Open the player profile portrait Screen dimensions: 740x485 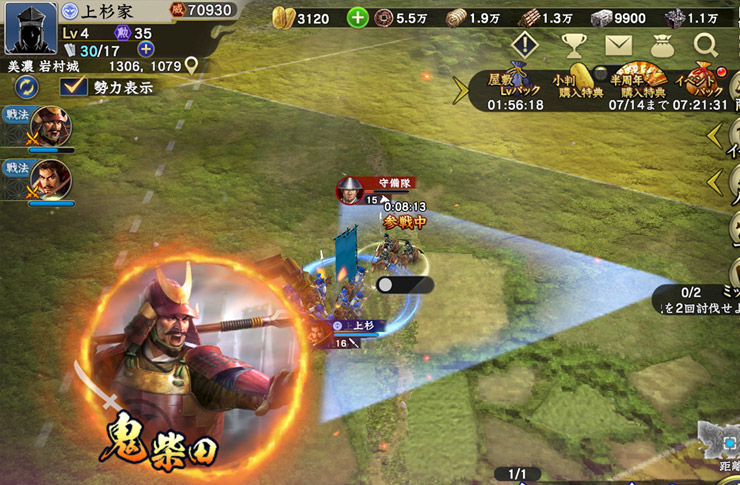coord(30,29)
